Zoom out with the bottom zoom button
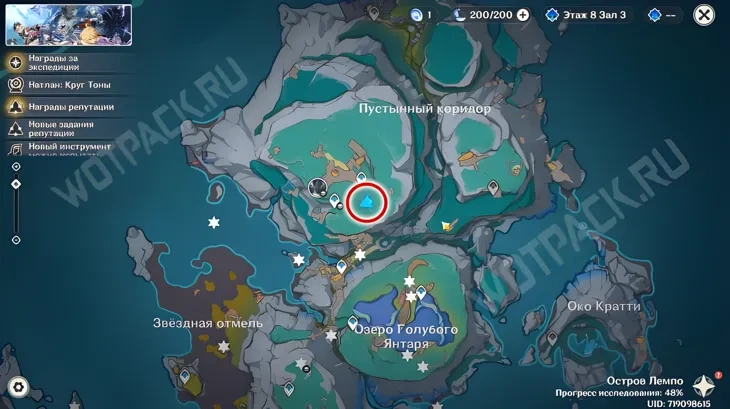Image resolution: width=730 pixels, height=409 pixels. click(16, 240)
